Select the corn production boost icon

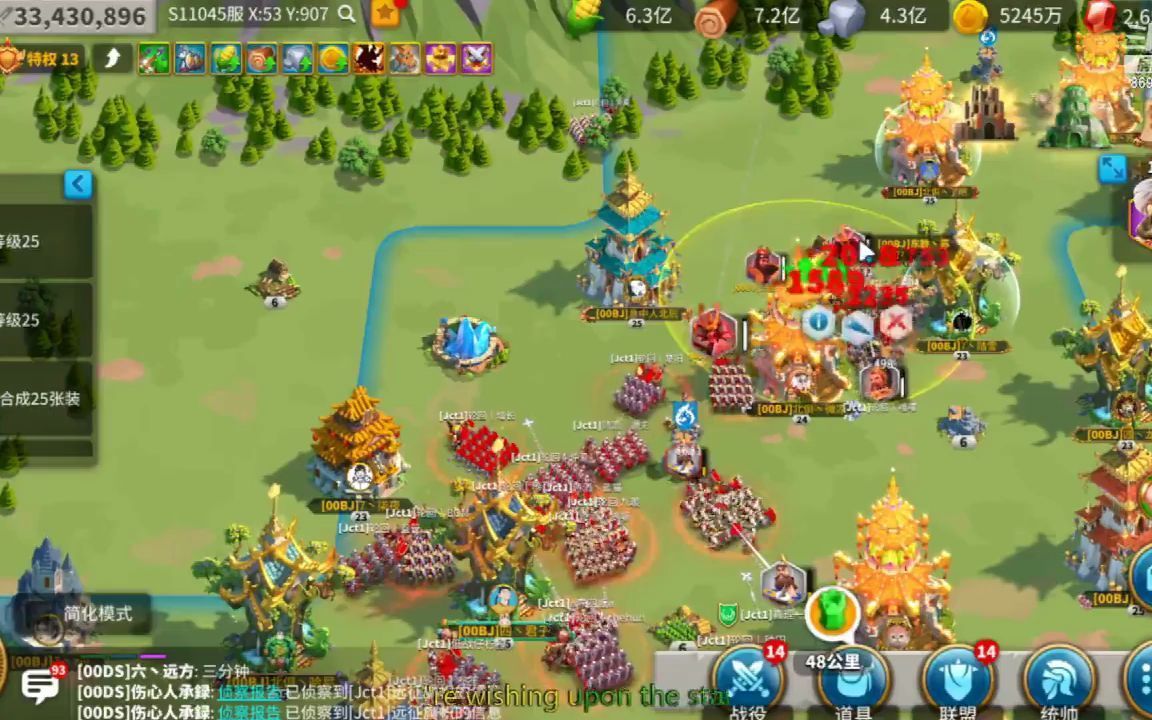click(x=226, y=58)
